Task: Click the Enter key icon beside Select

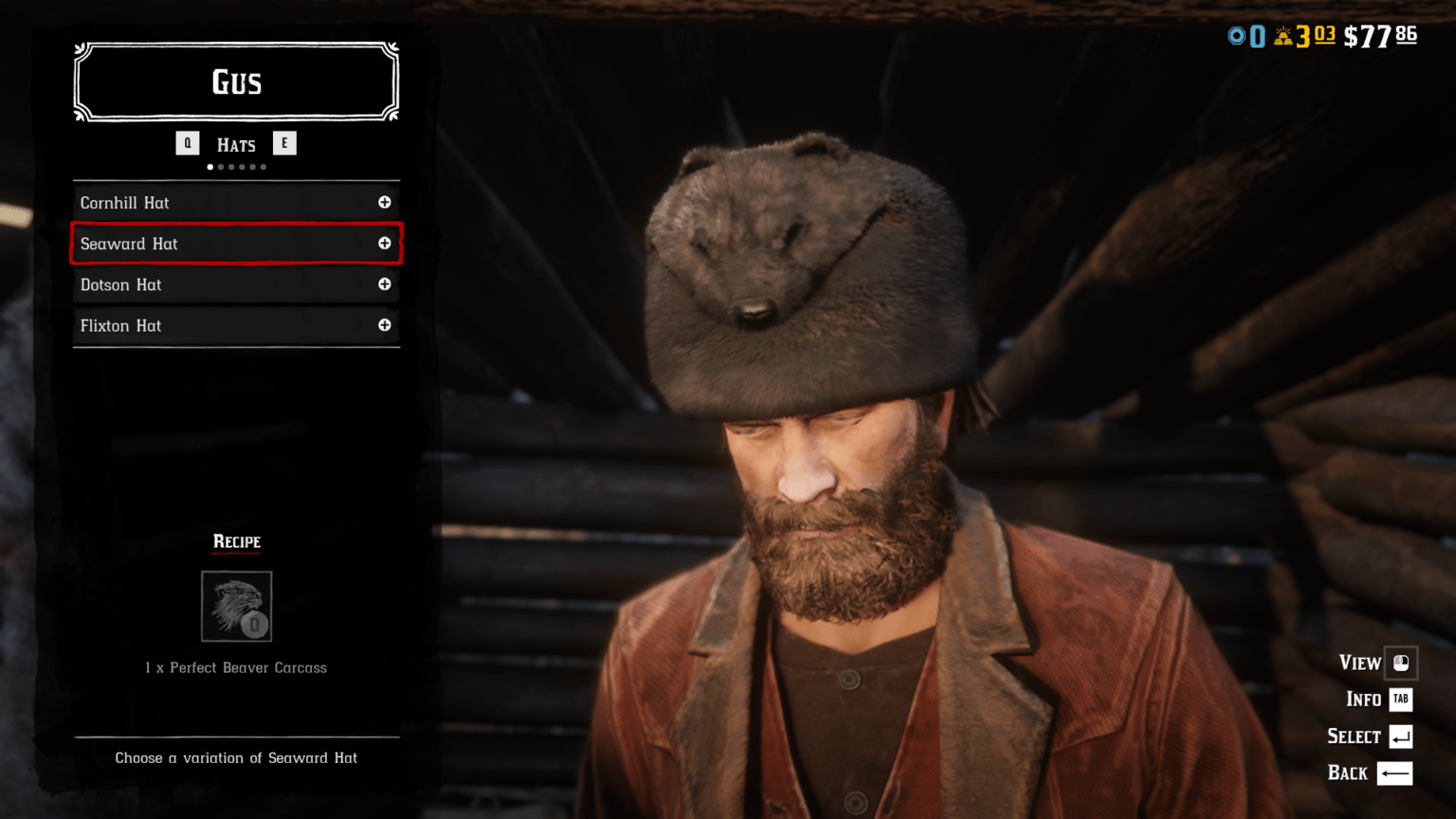Action: point(1400,736)
